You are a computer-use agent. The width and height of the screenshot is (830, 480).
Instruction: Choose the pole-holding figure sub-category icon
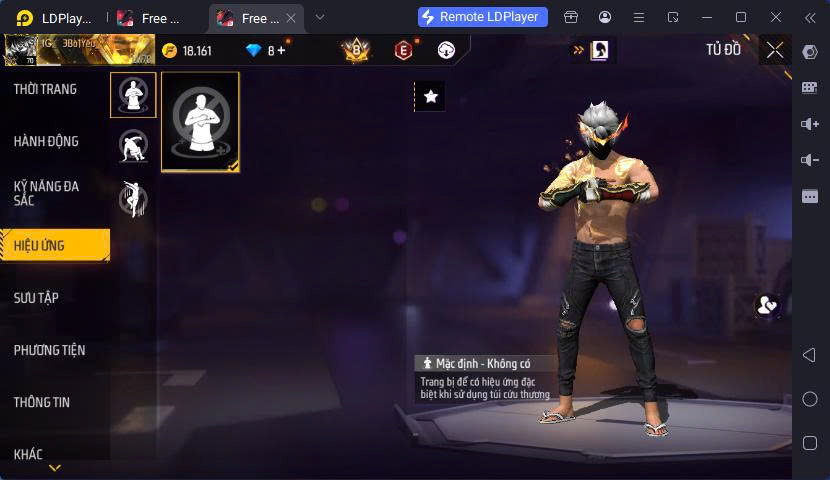(133, 199)
